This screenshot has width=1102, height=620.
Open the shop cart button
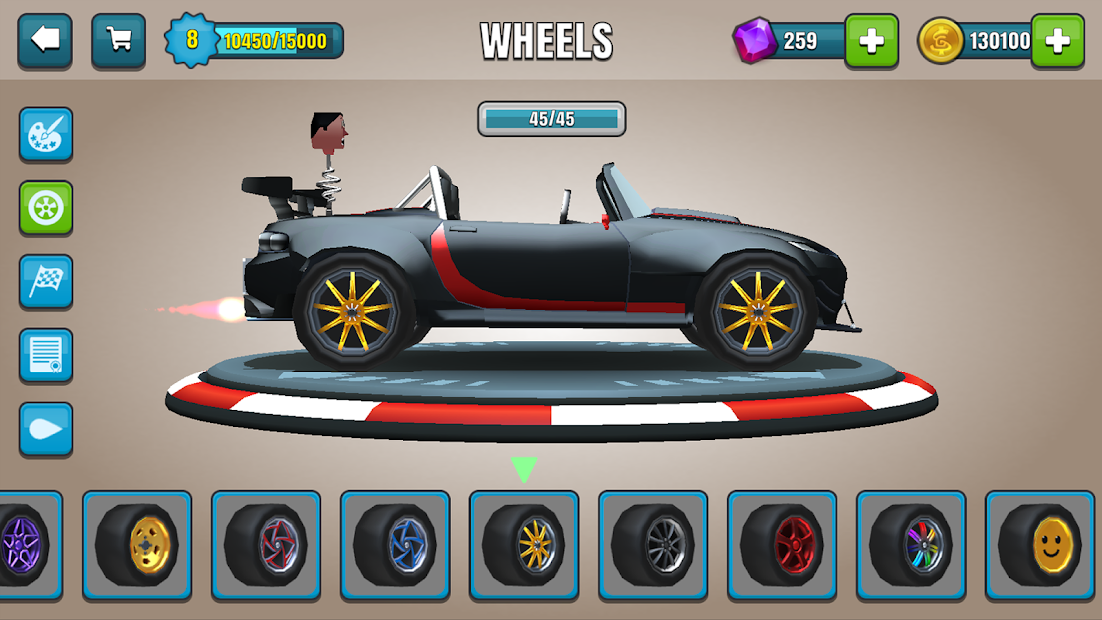[x=118, y=40]
